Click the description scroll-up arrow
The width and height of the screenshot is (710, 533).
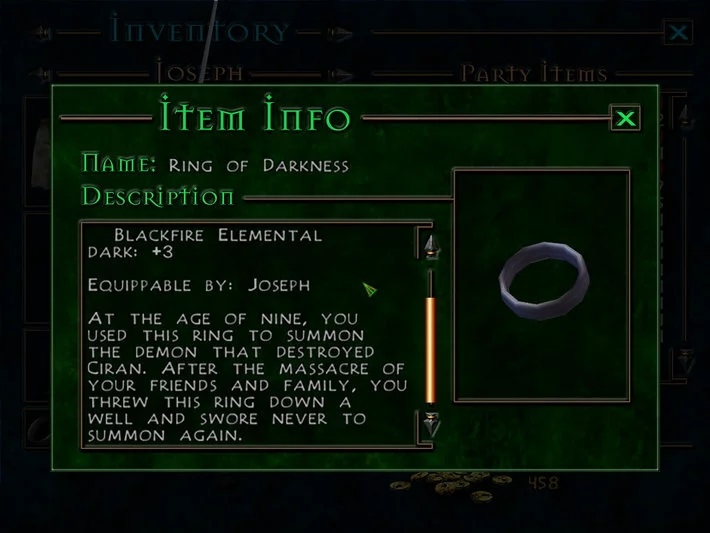431,246
